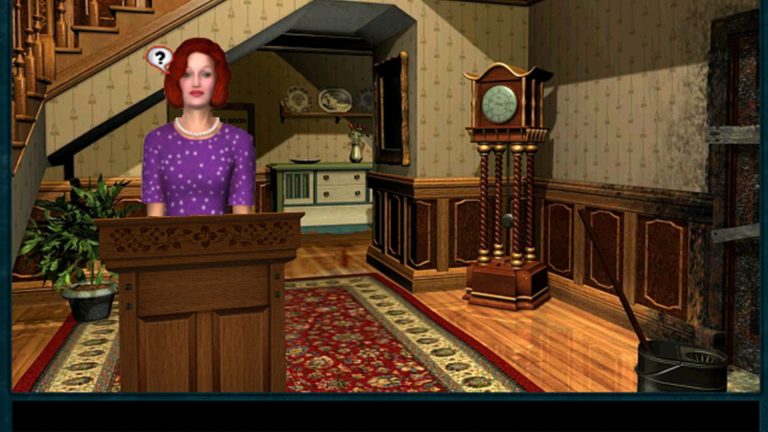Screen dimensions: 768x432
Task: Click the question mark speech bubble icon
Action: [x=158, y=58]
